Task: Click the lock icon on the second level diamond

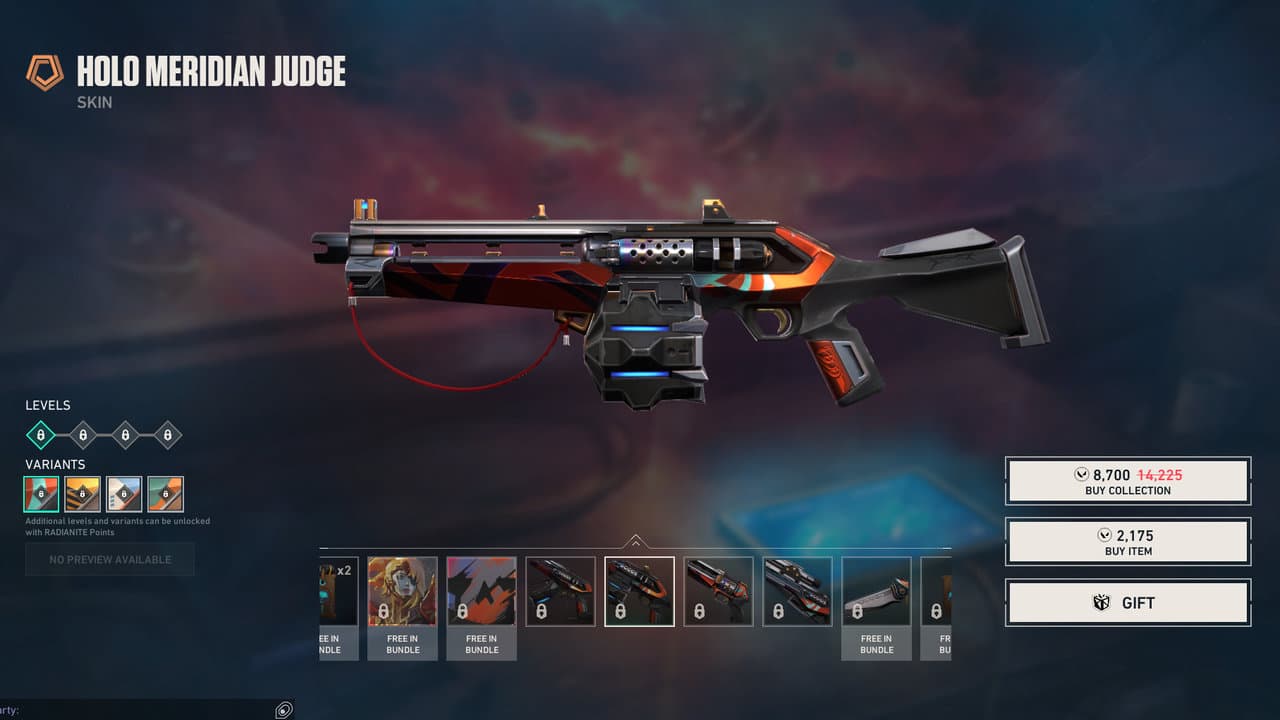Action: point(81,435)
